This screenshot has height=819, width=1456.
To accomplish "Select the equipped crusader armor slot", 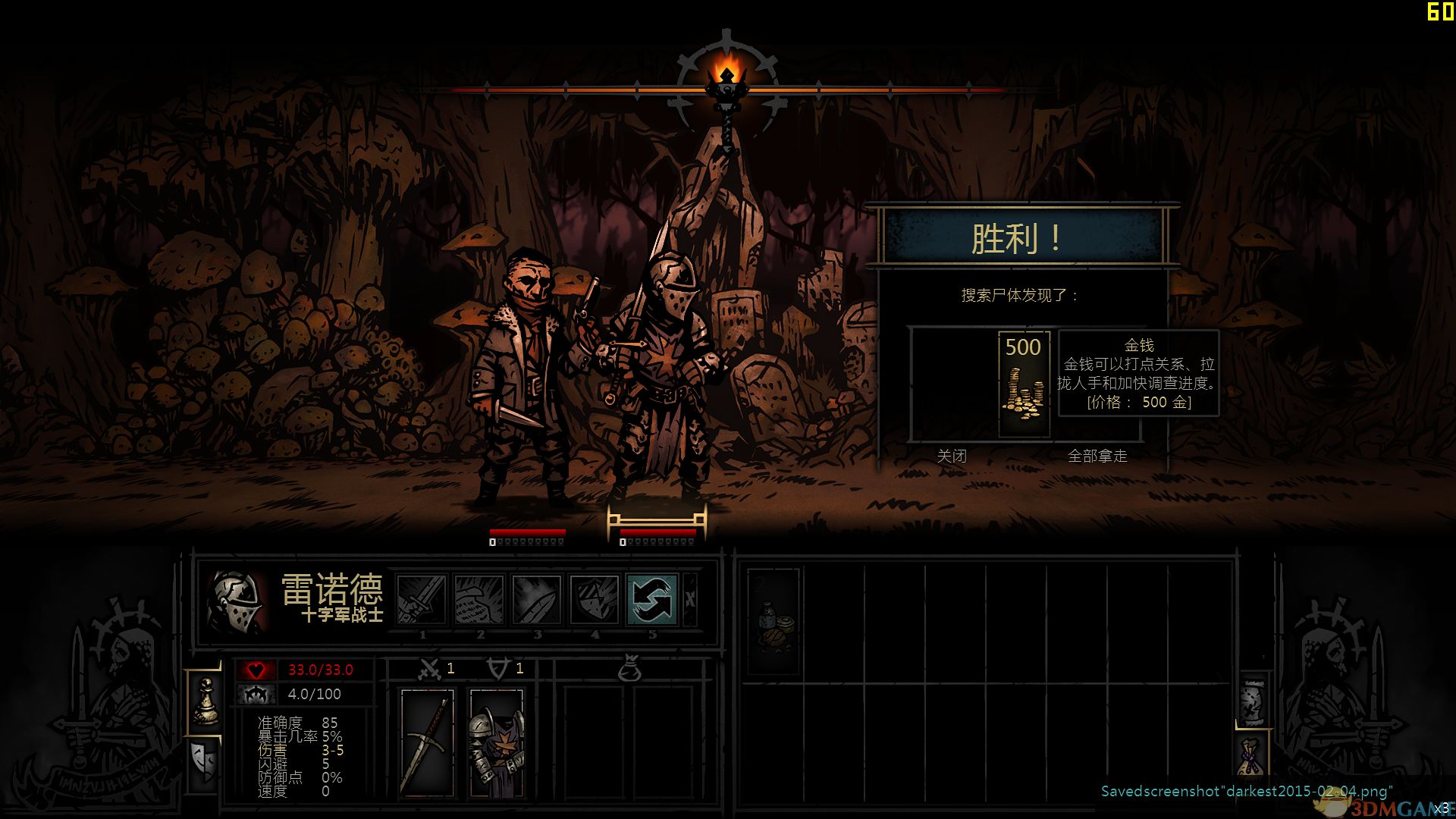I will (496, 743).
